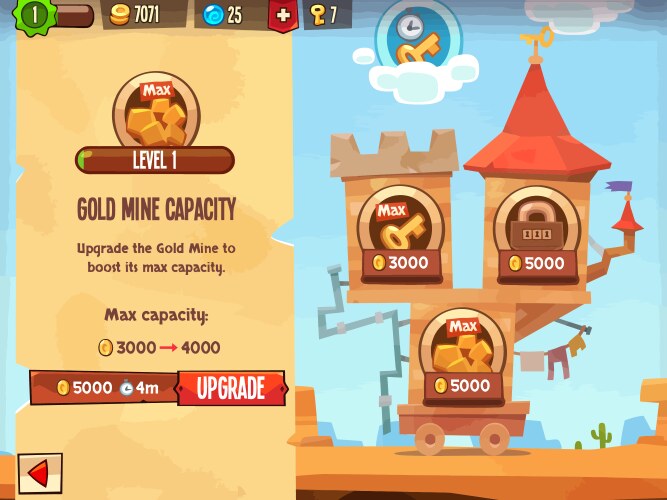
Task: Open the shop with the red plus button
Action: pyautogui.click(x=284, y=15)
